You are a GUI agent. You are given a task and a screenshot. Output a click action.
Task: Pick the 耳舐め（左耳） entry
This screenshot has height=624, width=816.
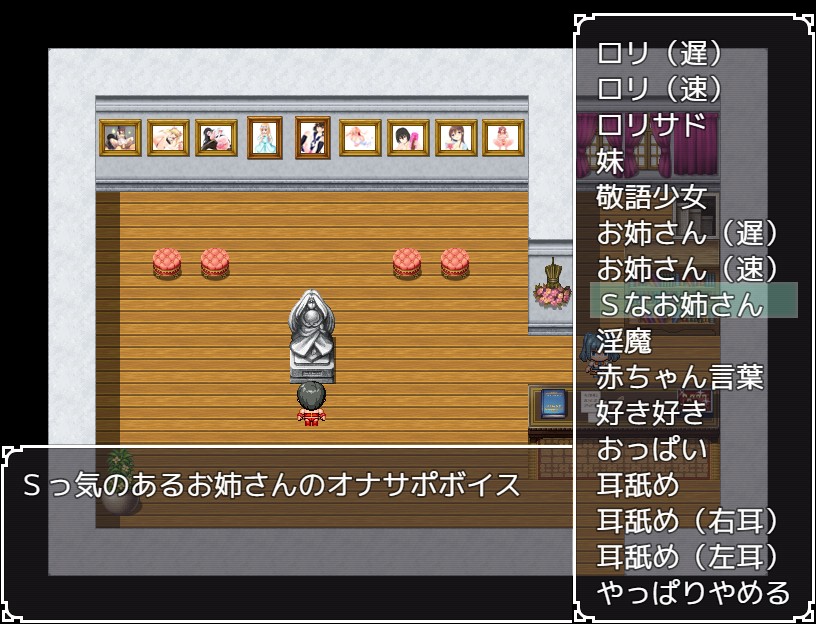coord(687,557)
